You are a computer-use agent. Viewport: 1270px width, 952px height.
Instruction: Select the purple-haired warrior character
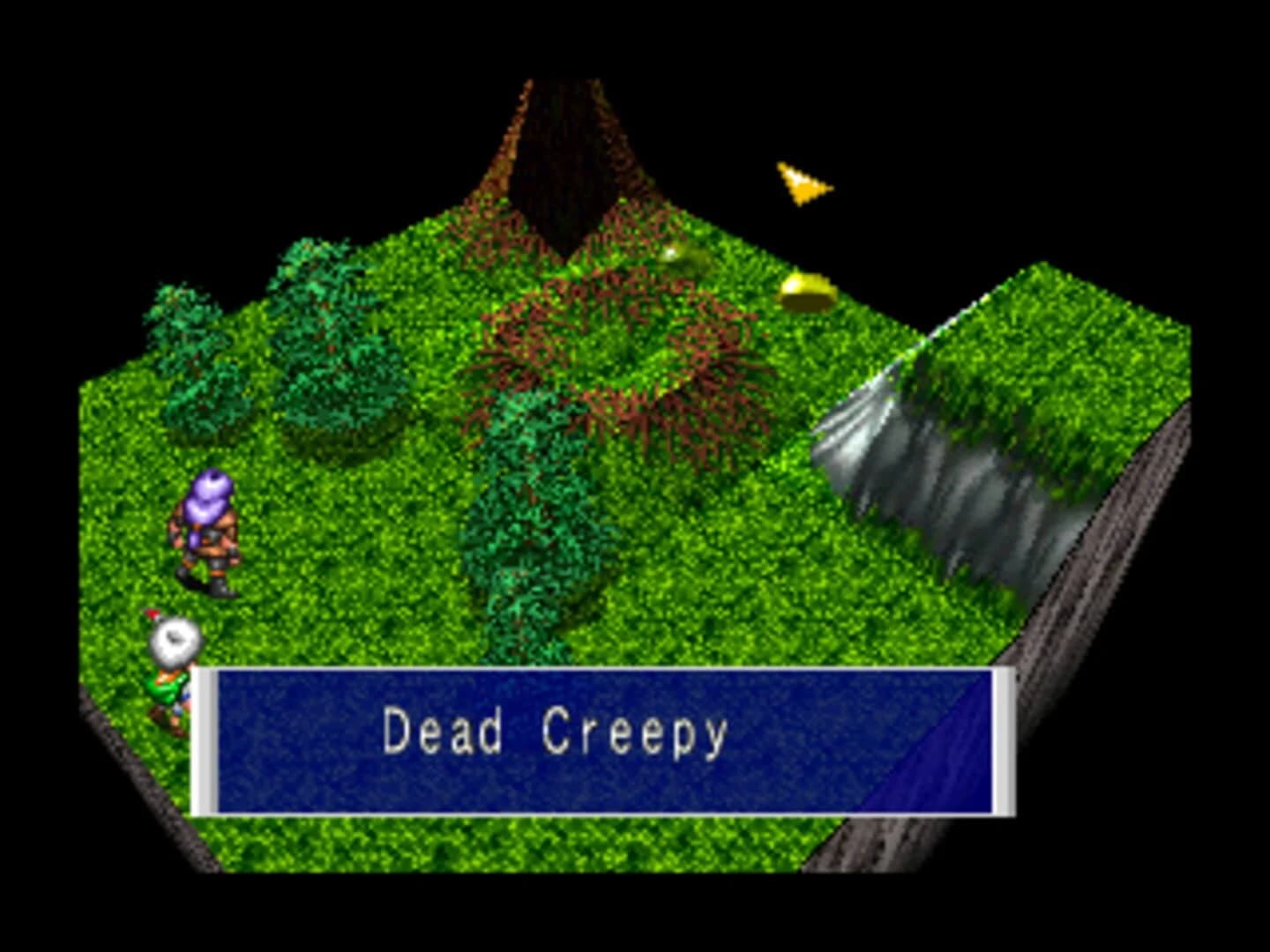pyautogui.click(x=205, y=529)
